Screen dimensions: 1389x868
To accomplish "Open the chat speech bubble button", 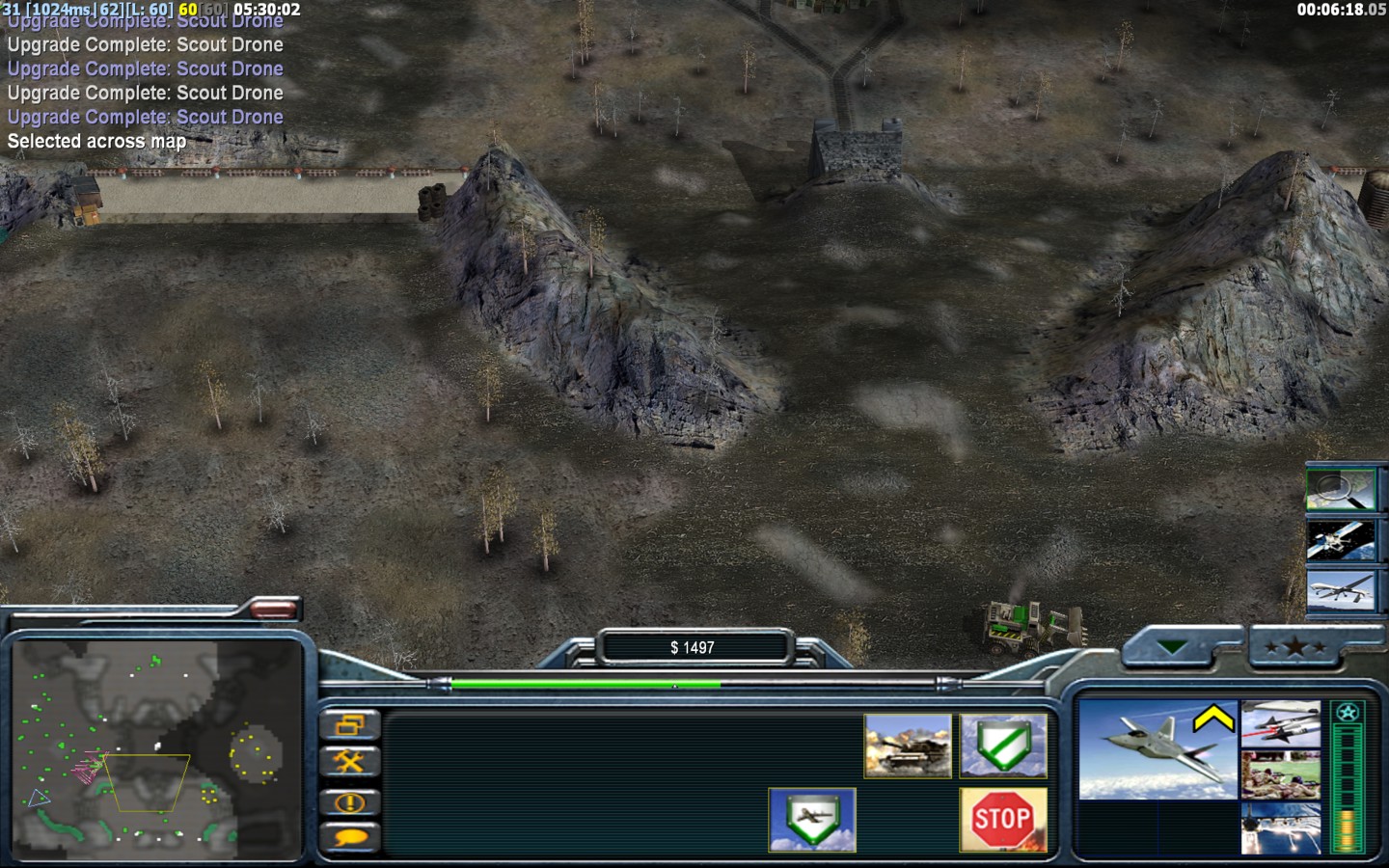I will pyautogui.click(x=349, y=838).
